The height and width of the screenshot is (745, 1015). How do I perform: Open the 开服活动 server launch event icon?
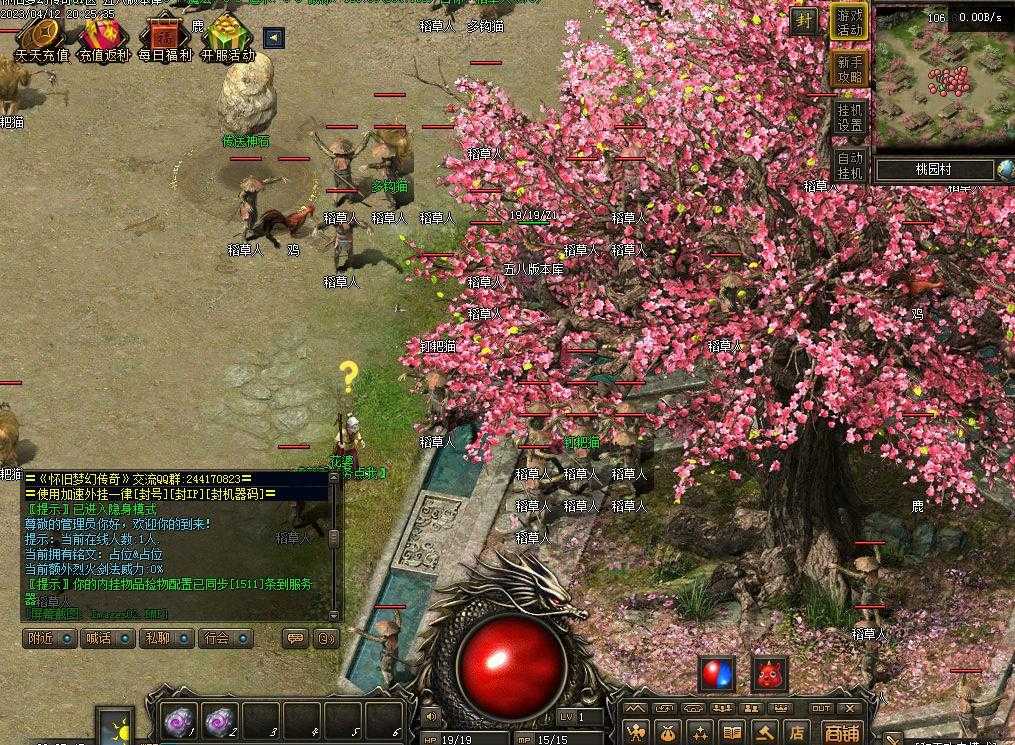[227, 38]
